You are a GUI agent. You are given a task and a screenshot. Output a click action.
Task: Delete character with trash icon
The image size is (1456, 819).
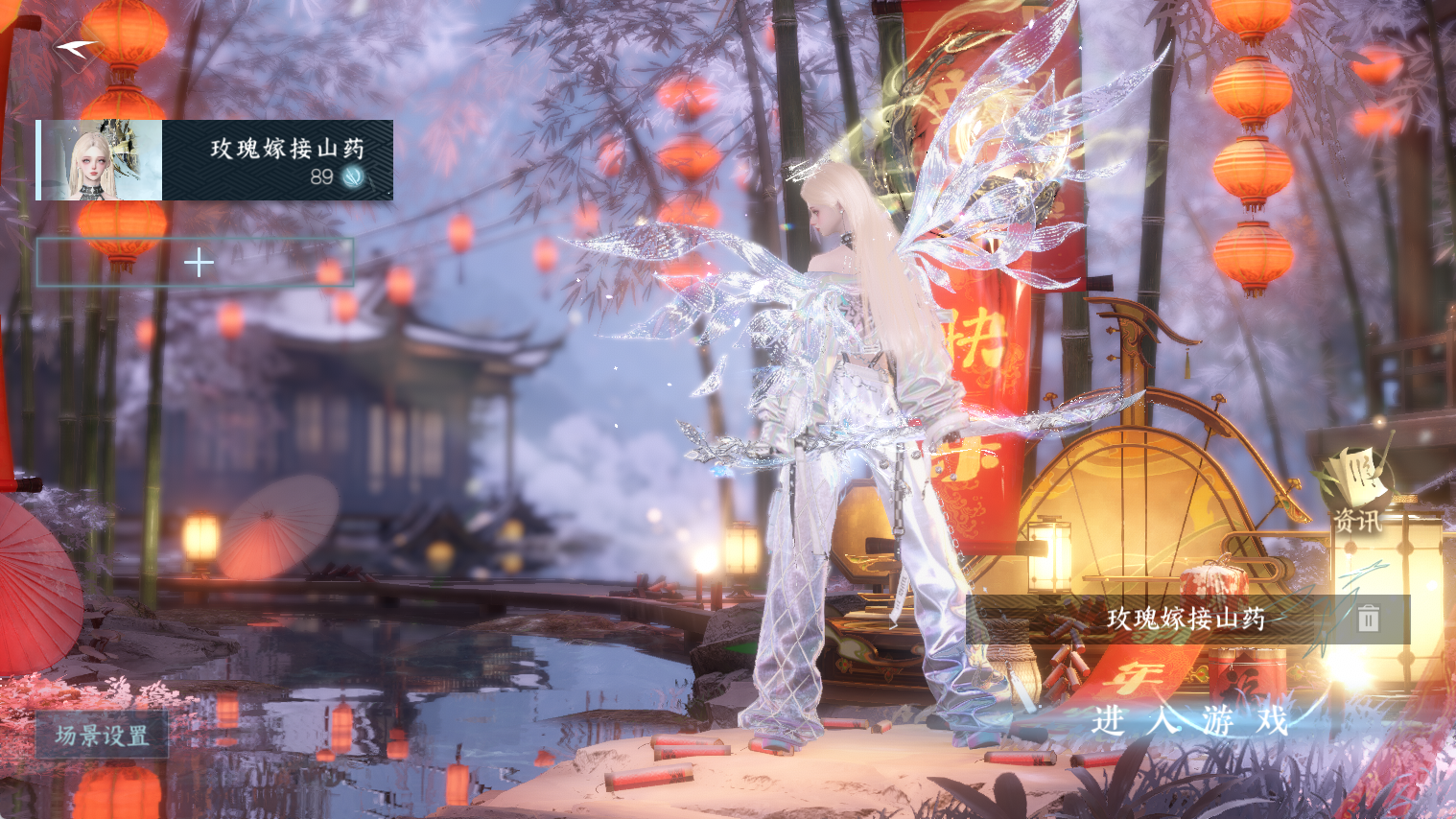pos(1368,619)
